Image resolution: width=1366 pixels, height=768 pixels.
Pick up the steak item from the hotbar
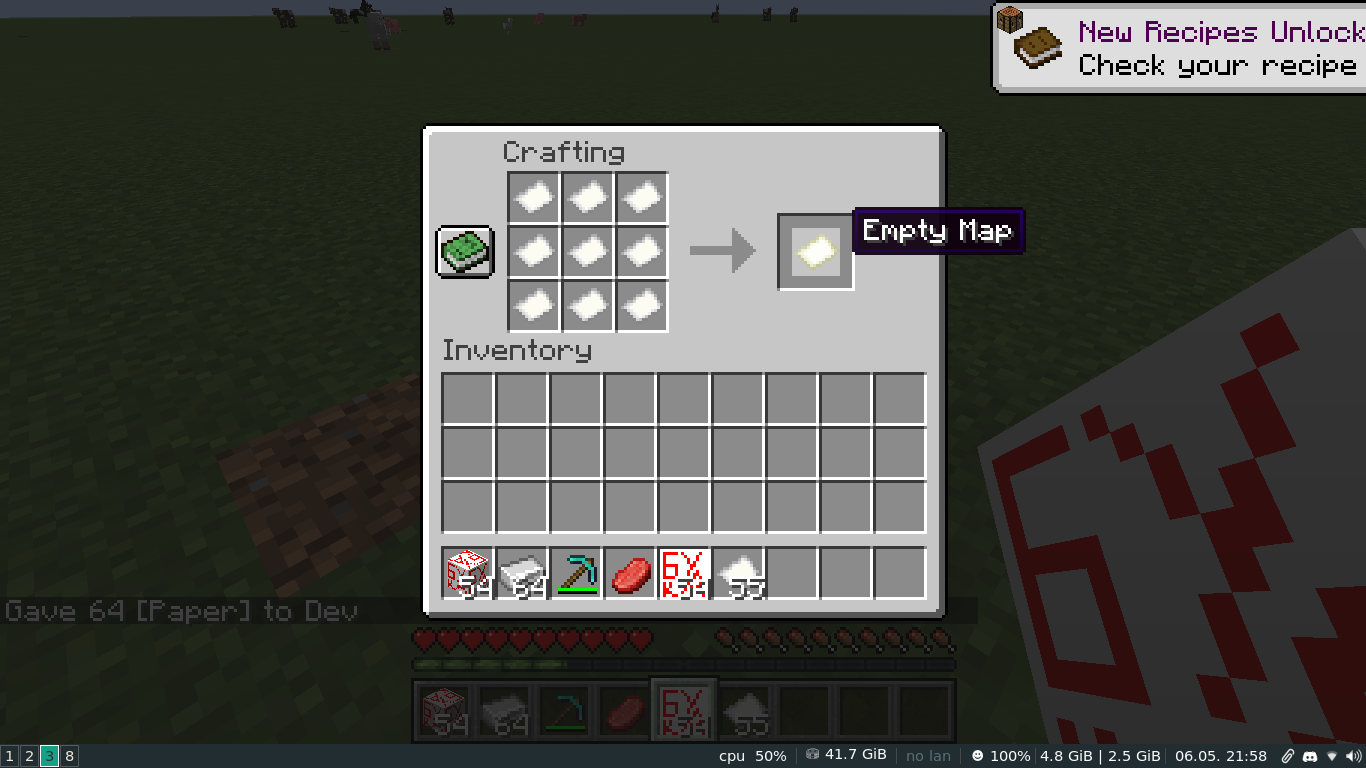tap(629, 572)
